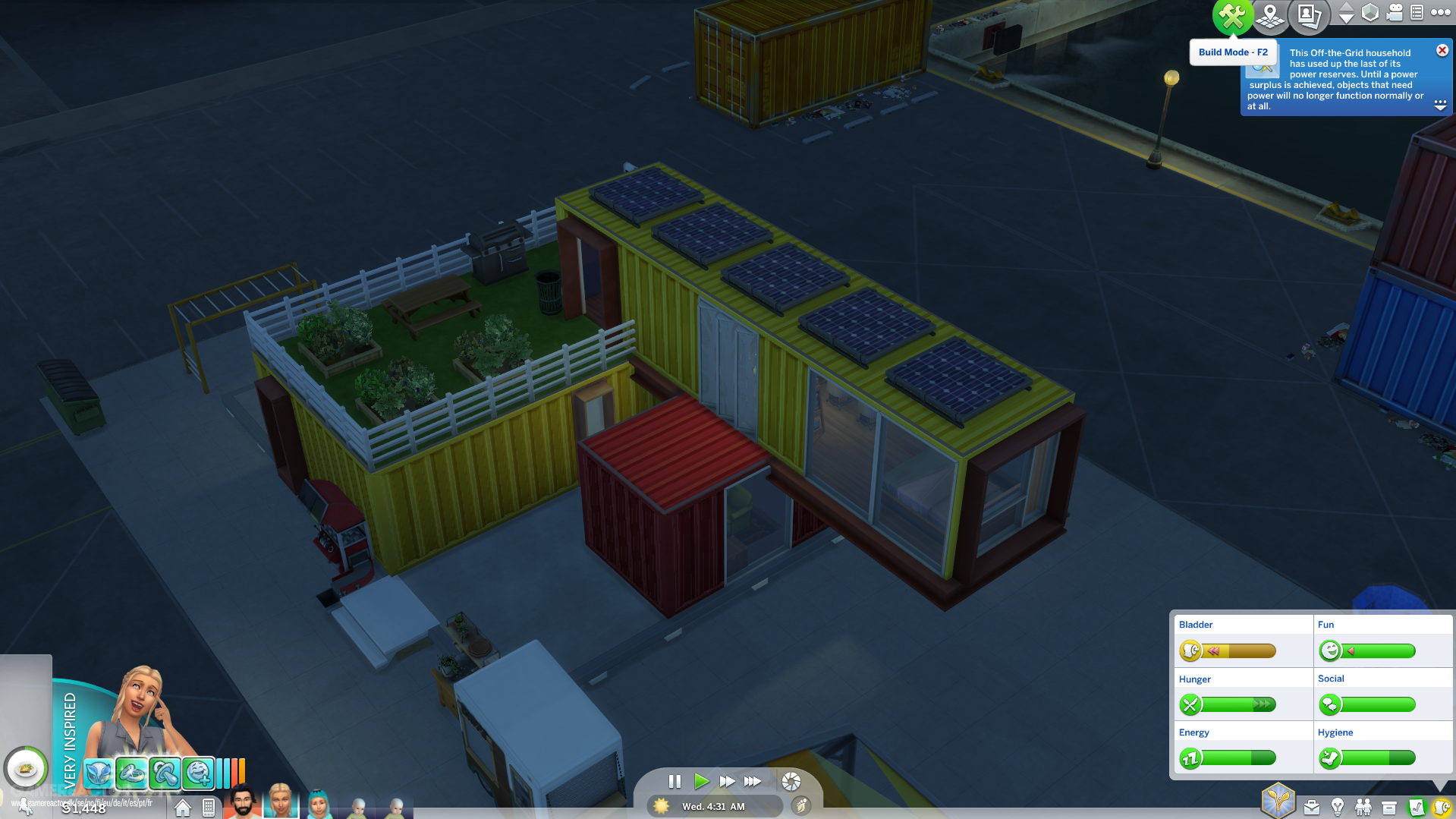Open the notification wall list icon
This screenshot has height=819, width=1456.
(1417, 13)
